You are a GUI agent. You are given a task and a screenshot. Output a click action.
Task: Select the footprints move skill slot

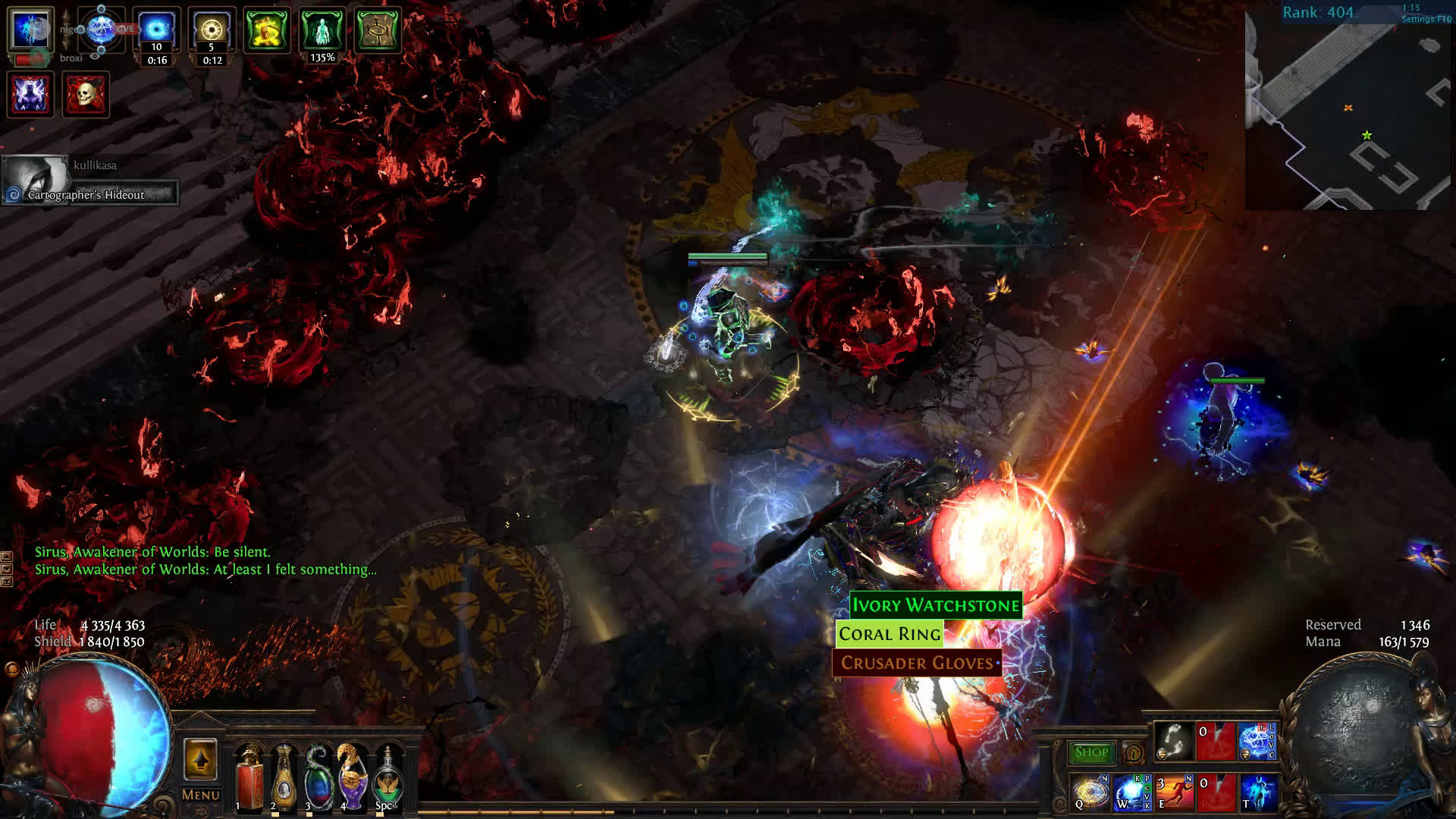[x=1174, y=742]
